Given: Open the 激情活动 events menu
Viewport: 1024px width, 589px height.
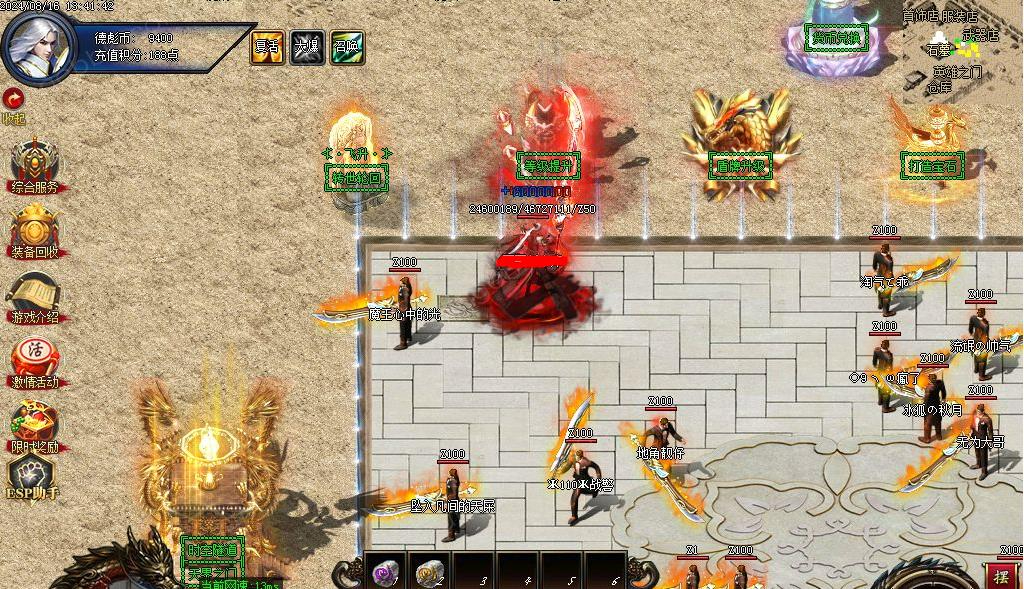Looking at the screenshot, I should [x=35, y=359].
